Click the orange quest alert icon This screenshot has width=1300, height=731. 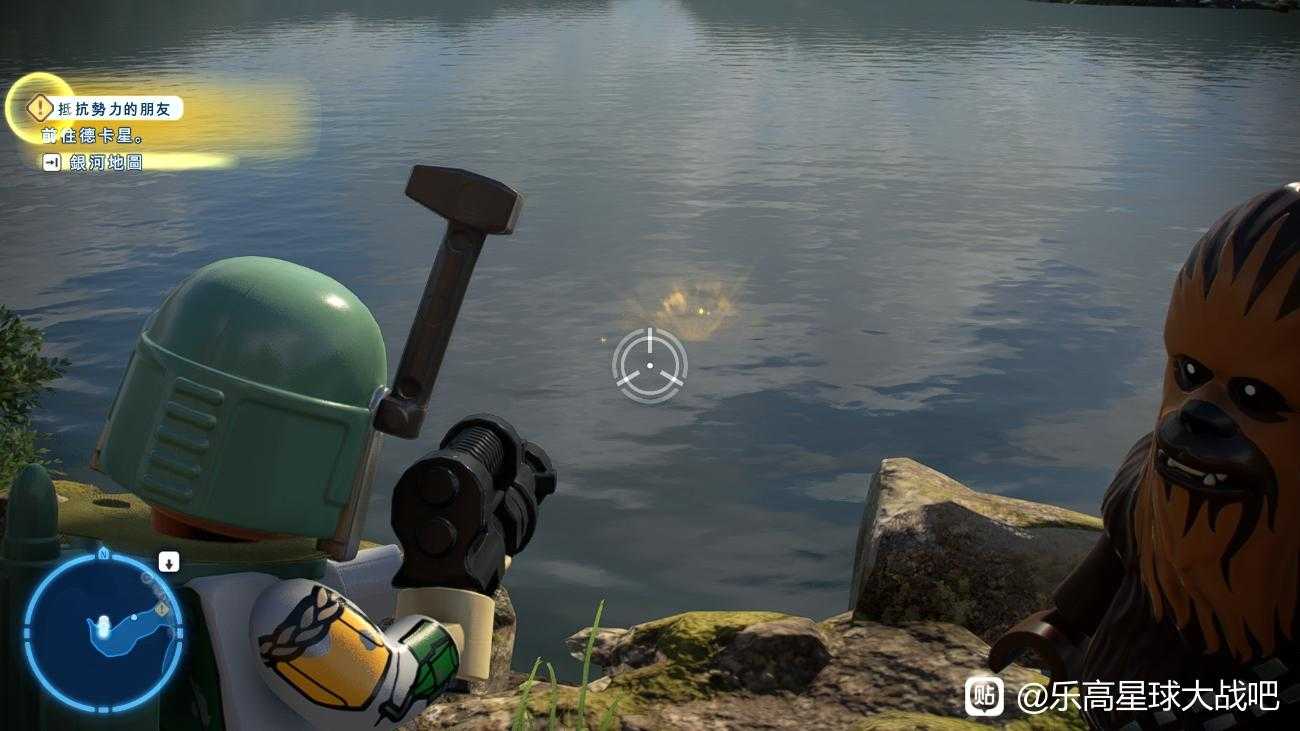click(x=39, y=107)
